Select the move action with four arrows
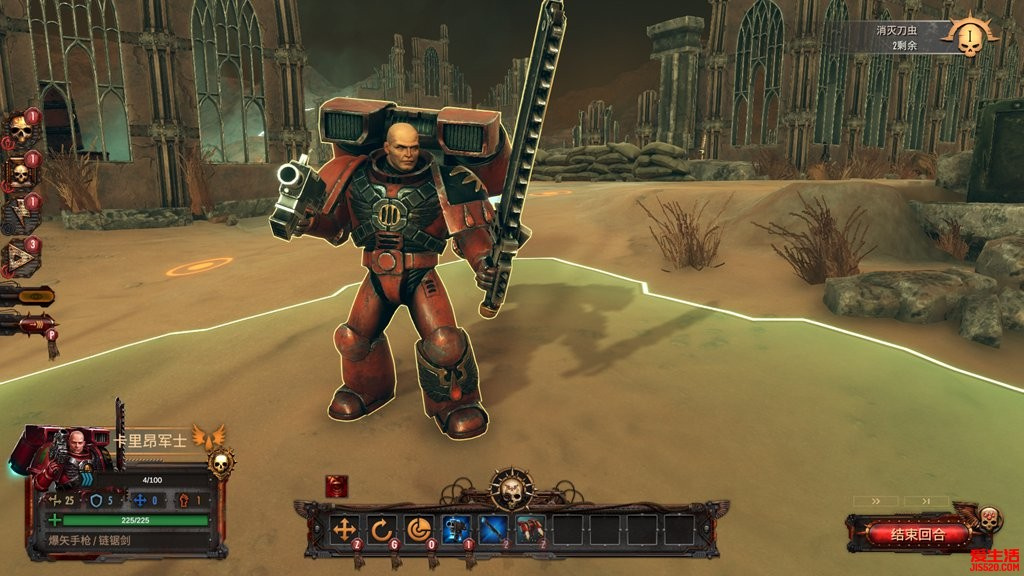This screenshot has height=576, width=1024. tap(344, 530)
